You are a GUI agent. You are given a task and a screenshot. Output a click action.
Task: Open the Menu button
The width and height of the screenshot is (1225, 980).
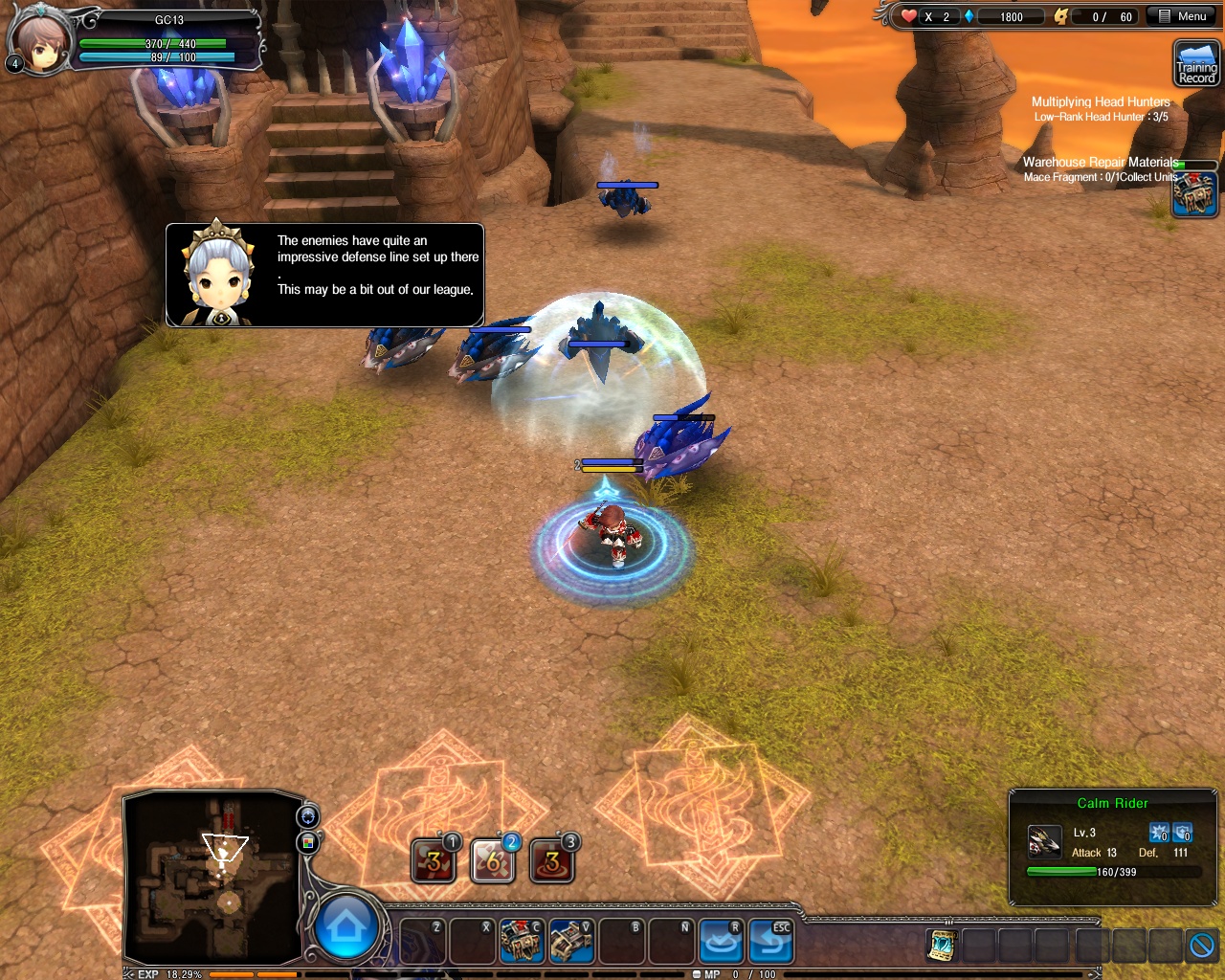[1182, 16]
